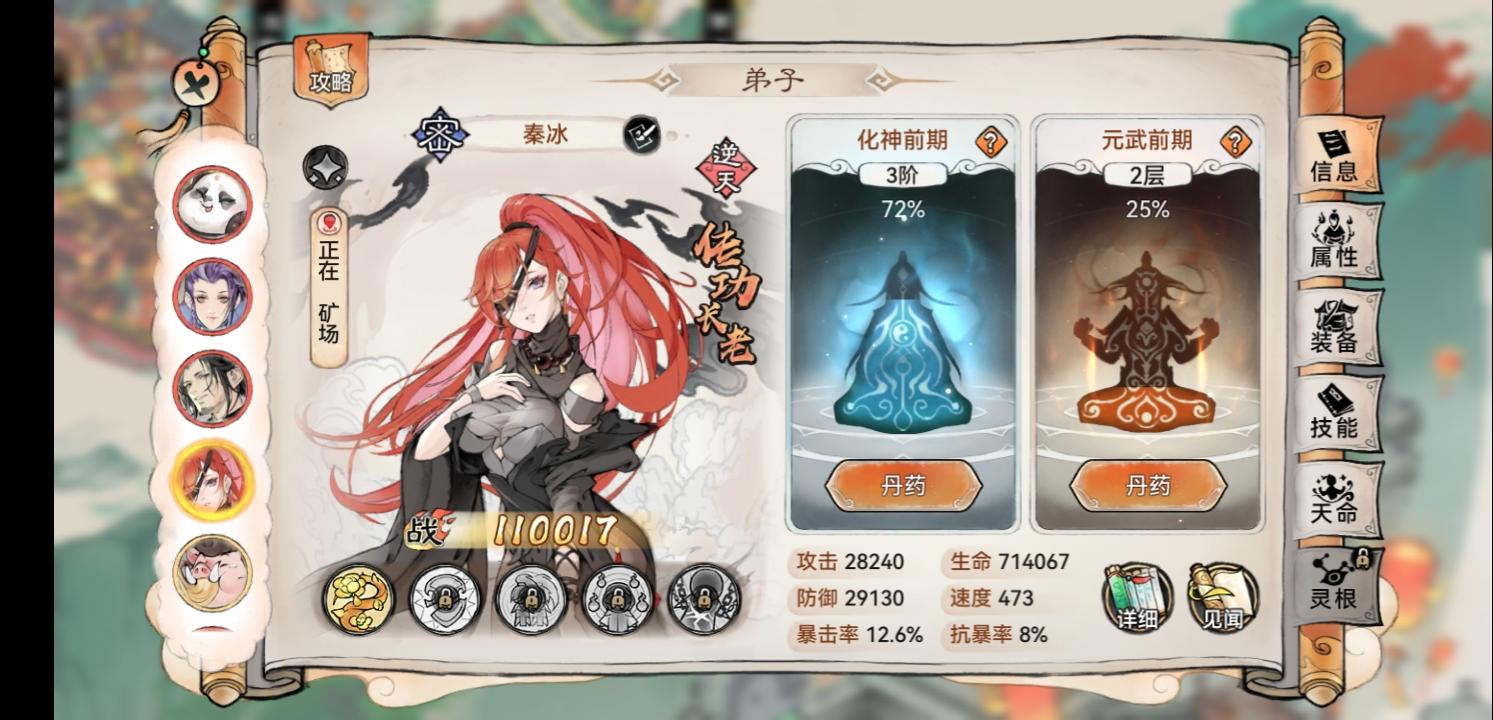Click the 72% cultivation progress display

(x=903, y=210)
